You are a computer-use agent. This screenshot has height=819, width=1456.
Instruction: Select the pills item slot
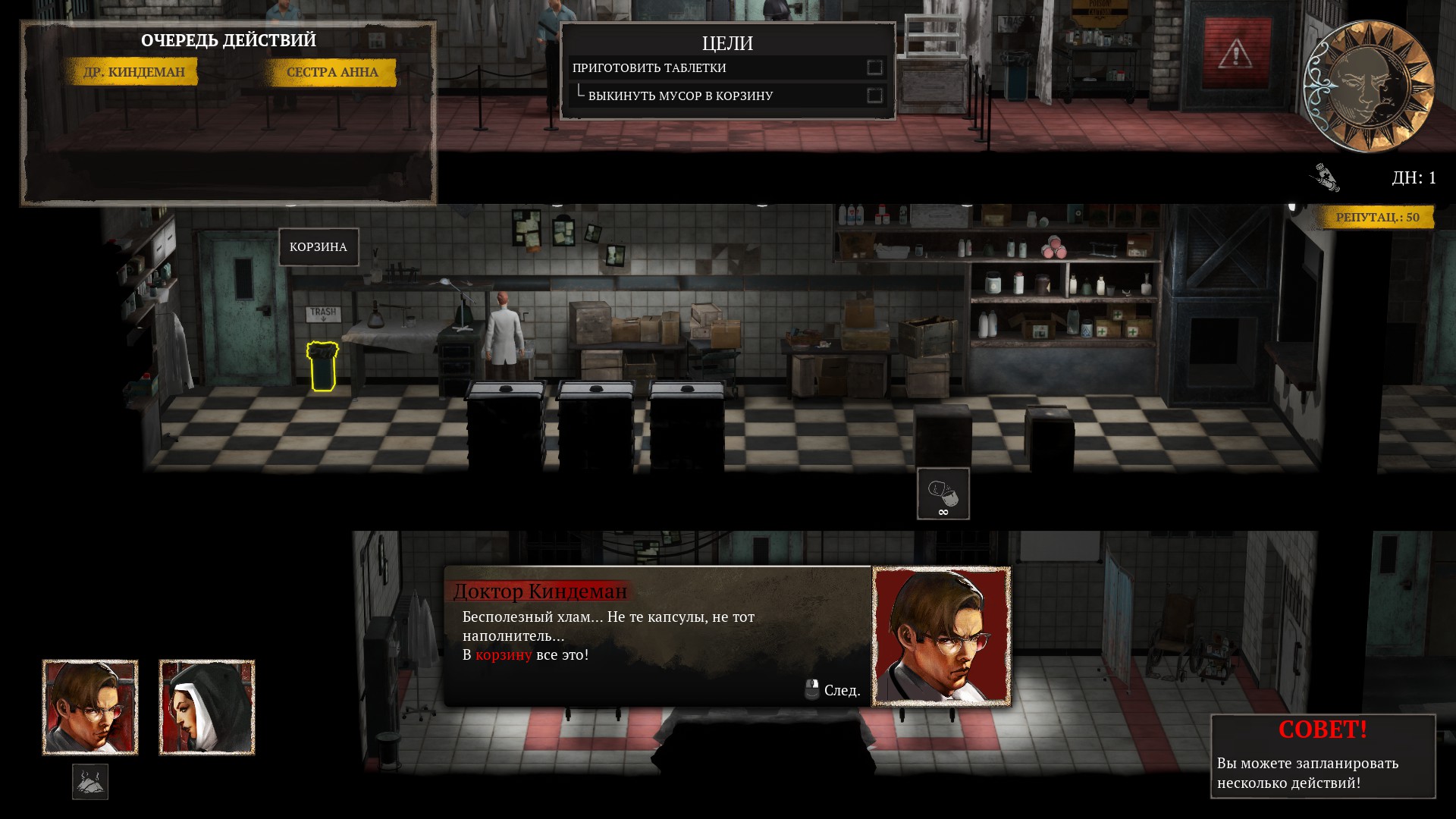coord(943,494)
